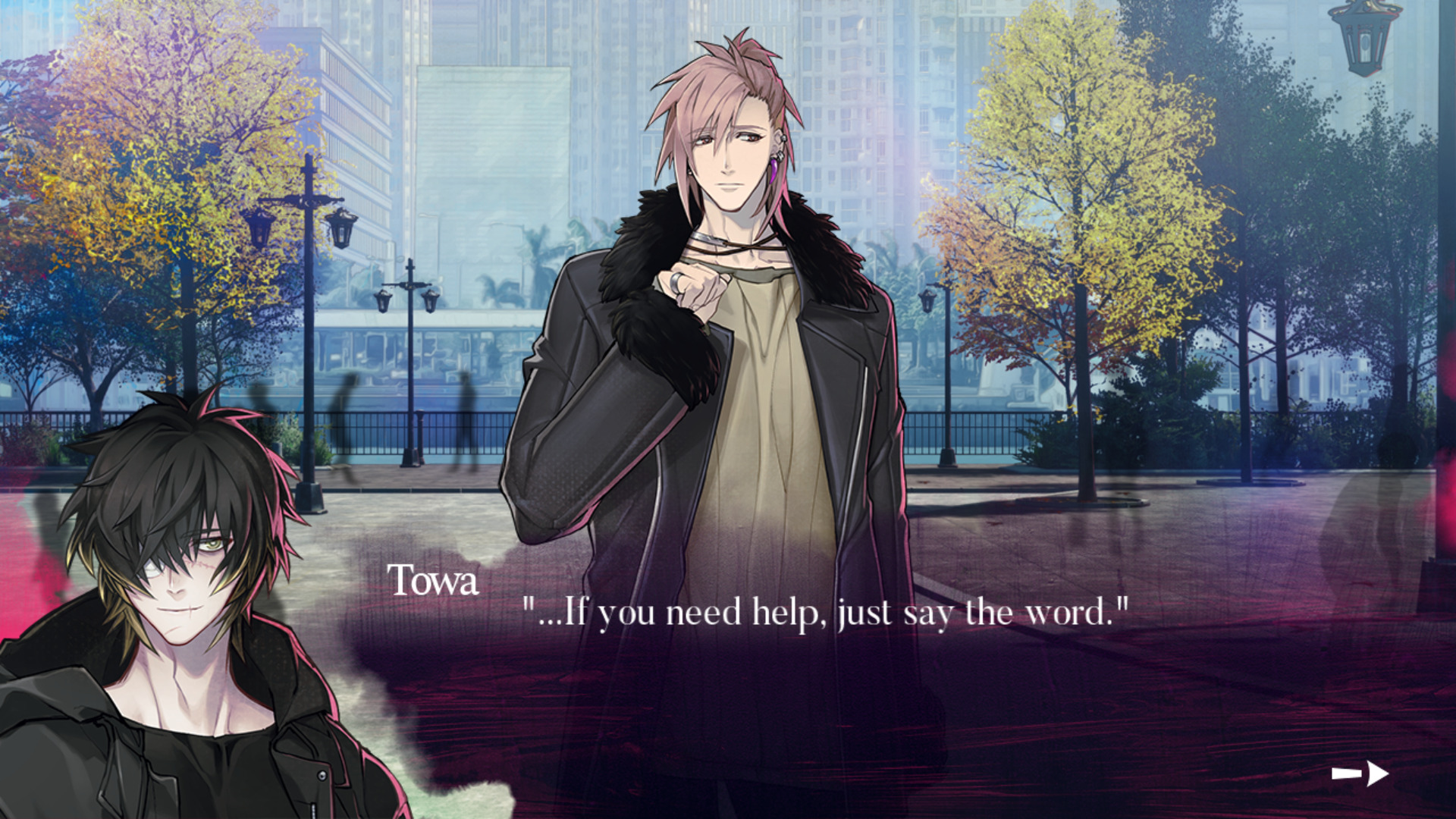Advance dialogue with the white arrow icon
The image size is (1456, 819).
click(x=1360, y=773)
